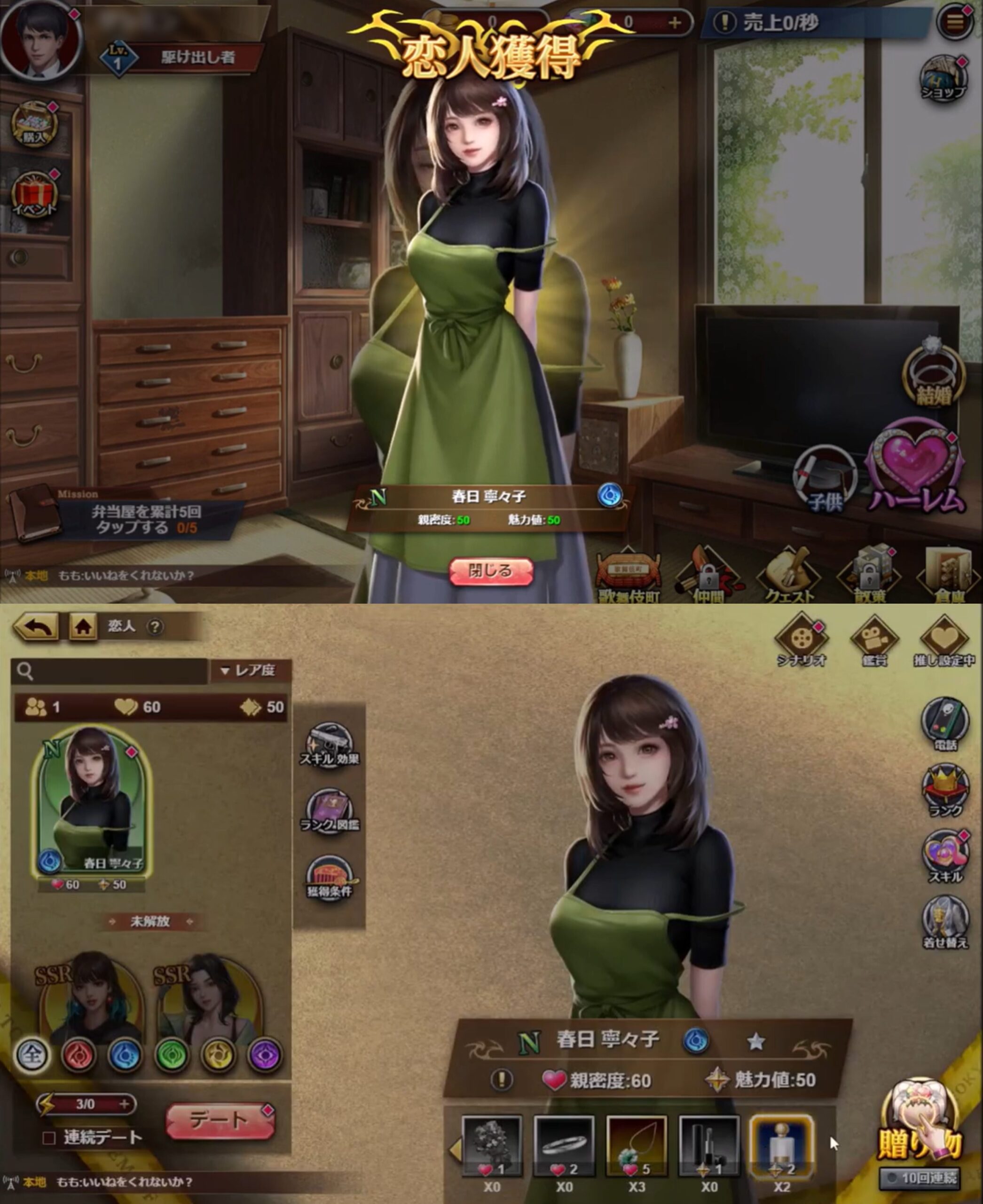Filter lovers by the red attribute orb
Image resolution: width=983 pixels, height=1204 pixels.
78,1055
